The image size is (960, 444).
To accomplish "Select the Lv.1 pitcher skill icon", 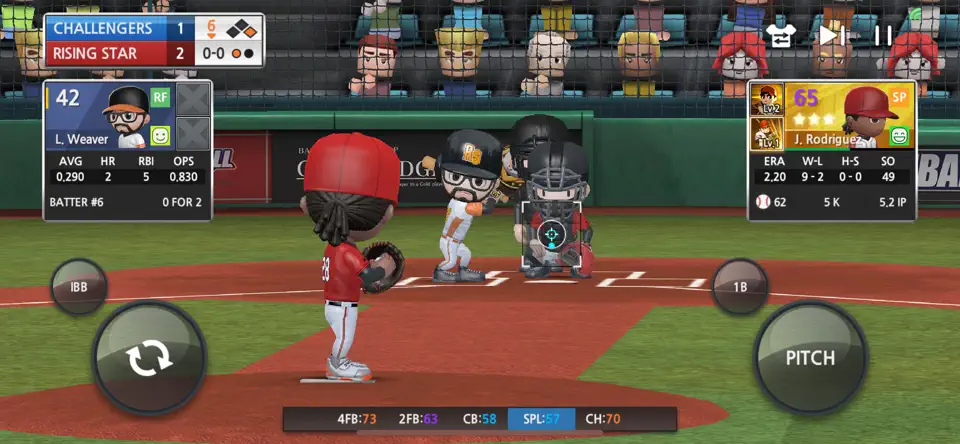I will [767, 134].
